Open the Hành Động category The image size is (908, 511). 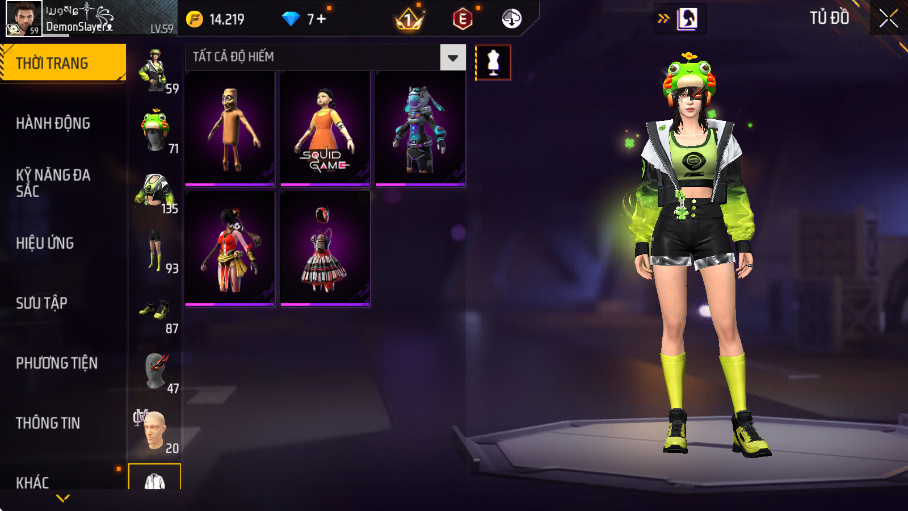[62, 123]
